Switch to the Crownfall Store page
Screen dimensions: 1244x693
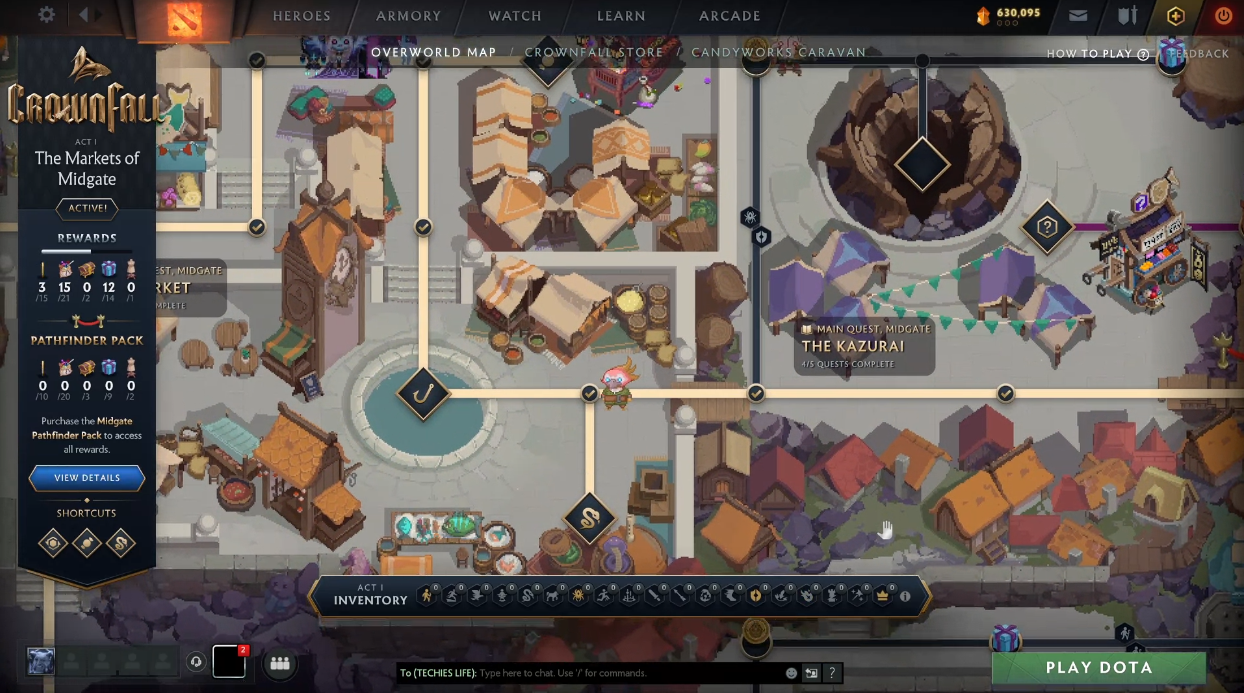(x=593, y=52)
